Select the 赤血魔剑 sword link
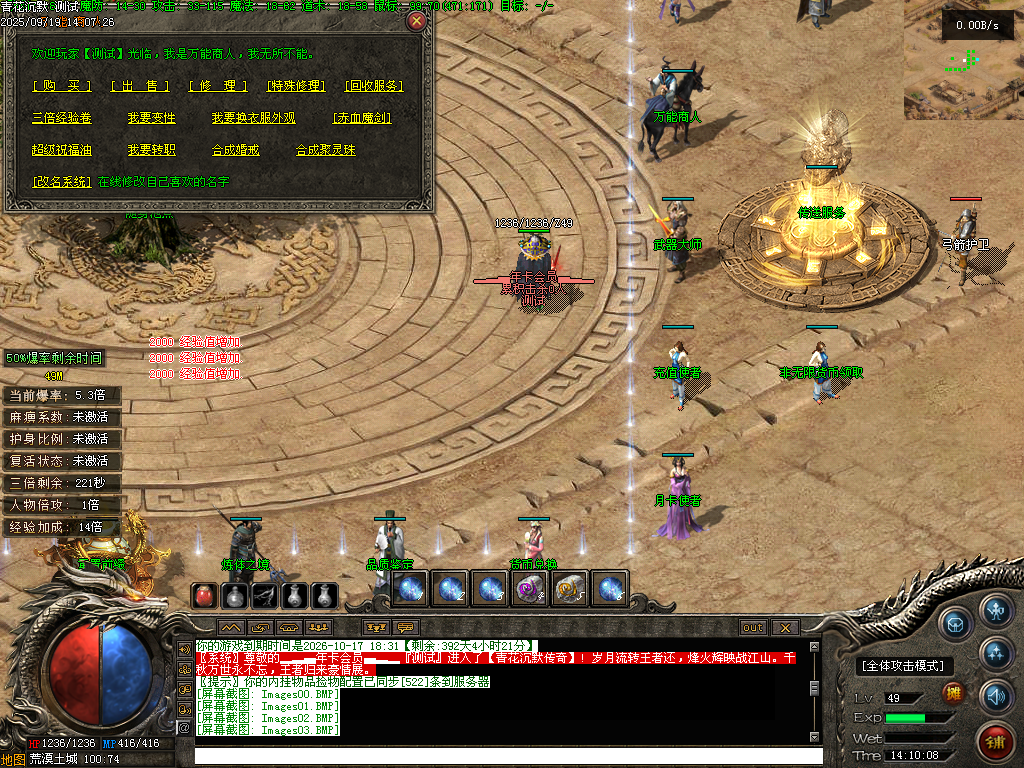This screenshot has width=1024, height=768. [361, 118]
